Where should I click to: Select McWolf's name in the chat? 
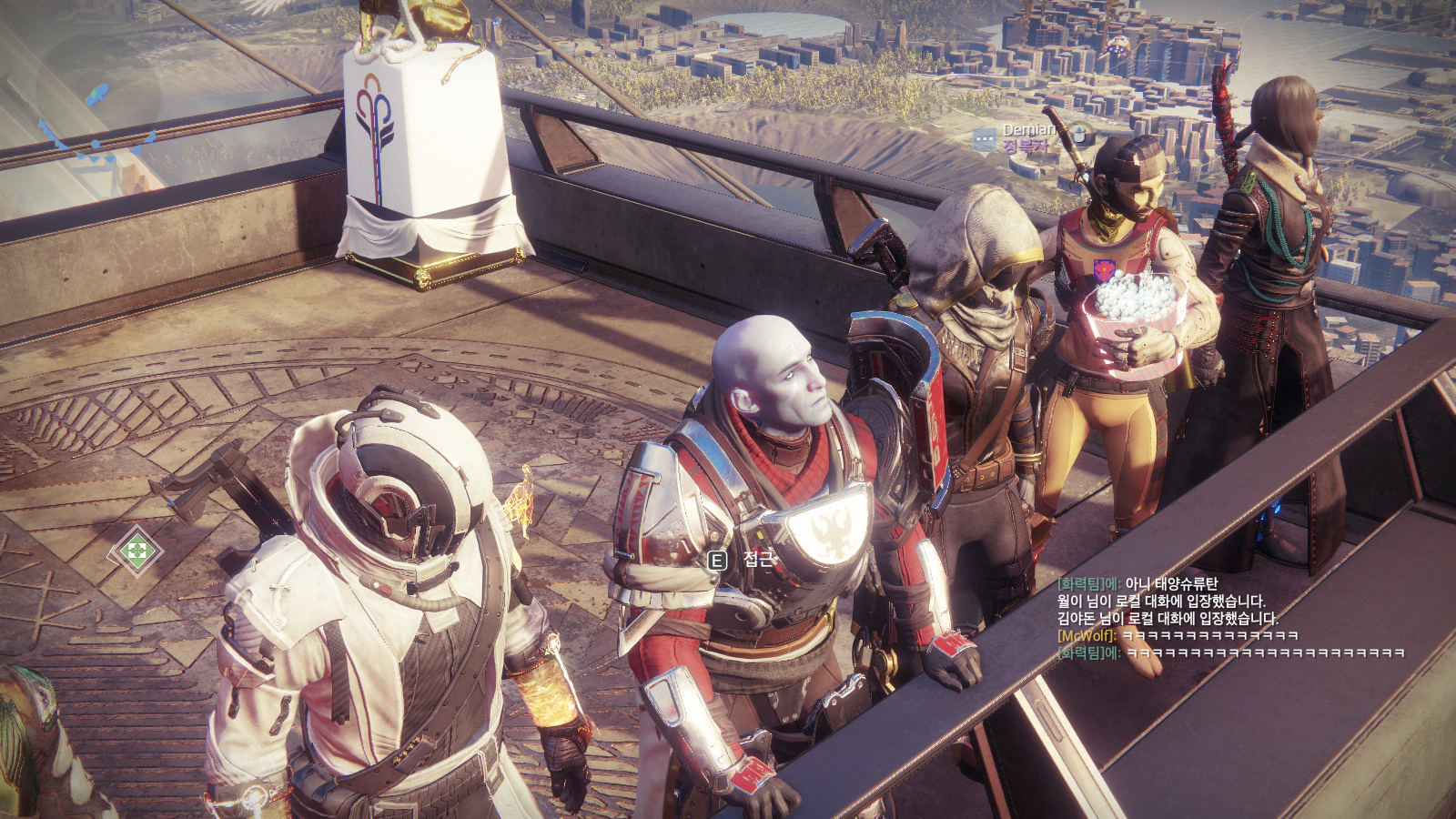click(x=1087, y=636)
